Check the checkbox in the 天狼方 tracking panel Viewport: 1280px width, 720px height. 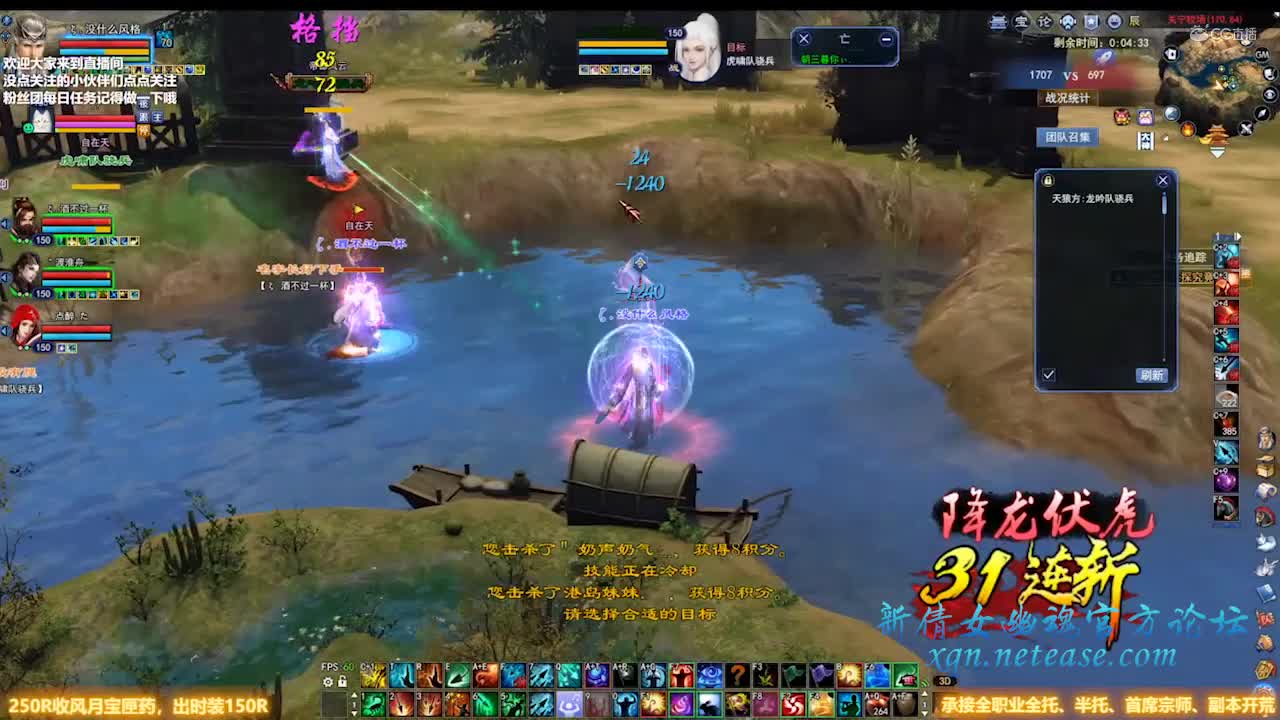tap(1049, 374)
